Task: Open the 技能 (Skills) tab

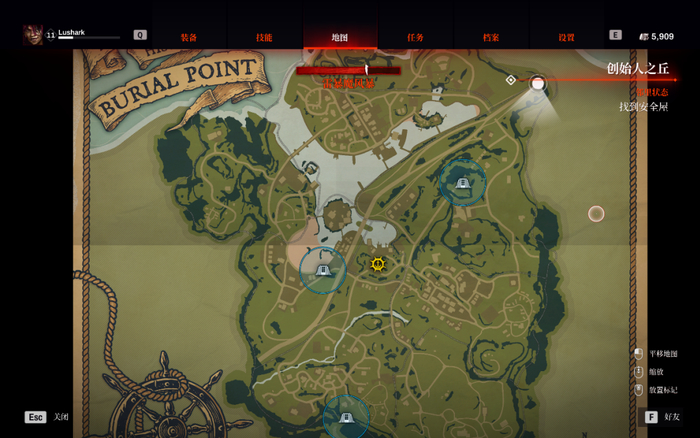Action: click(x=264, y=37)
